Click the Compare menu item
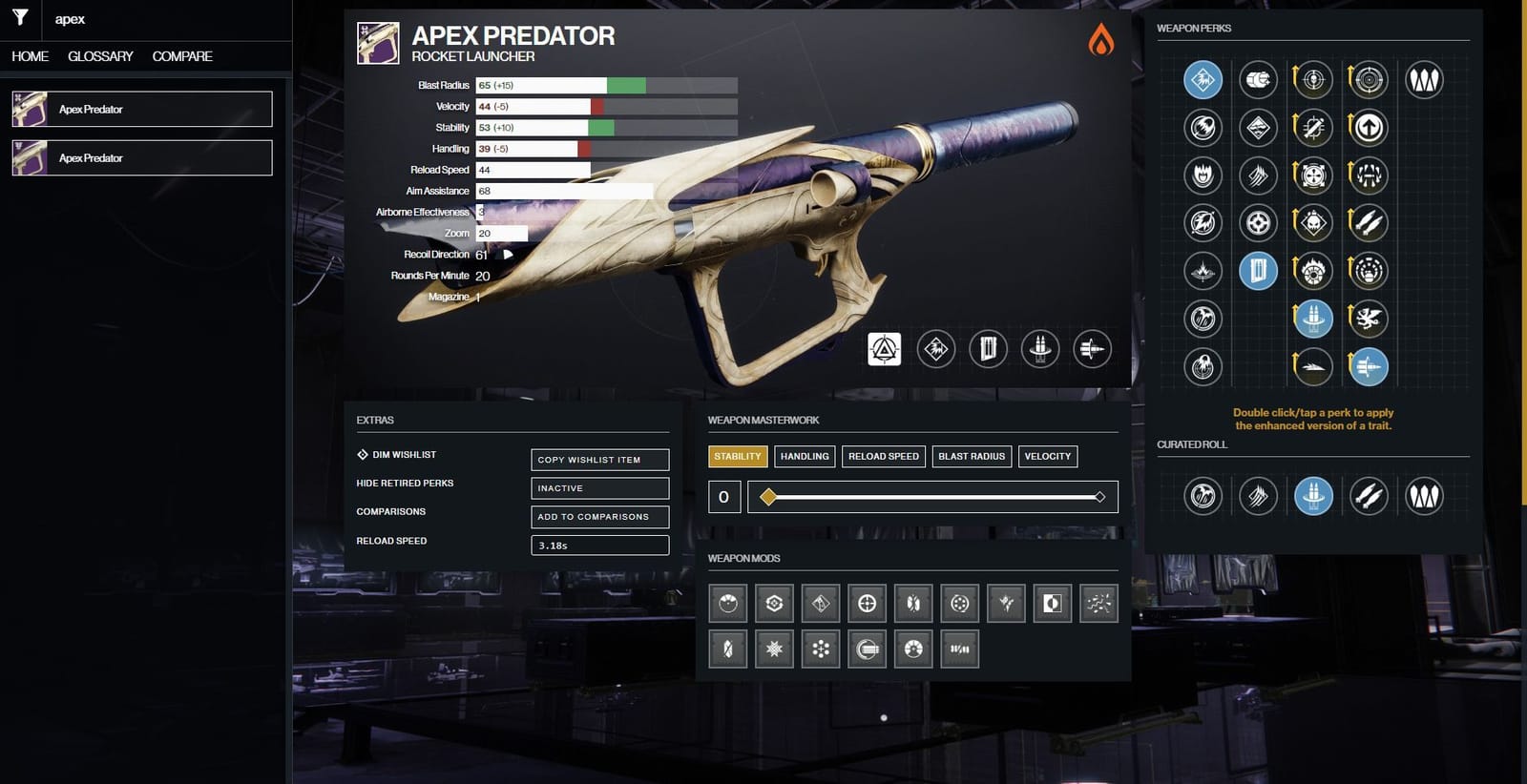 [180, 56]
